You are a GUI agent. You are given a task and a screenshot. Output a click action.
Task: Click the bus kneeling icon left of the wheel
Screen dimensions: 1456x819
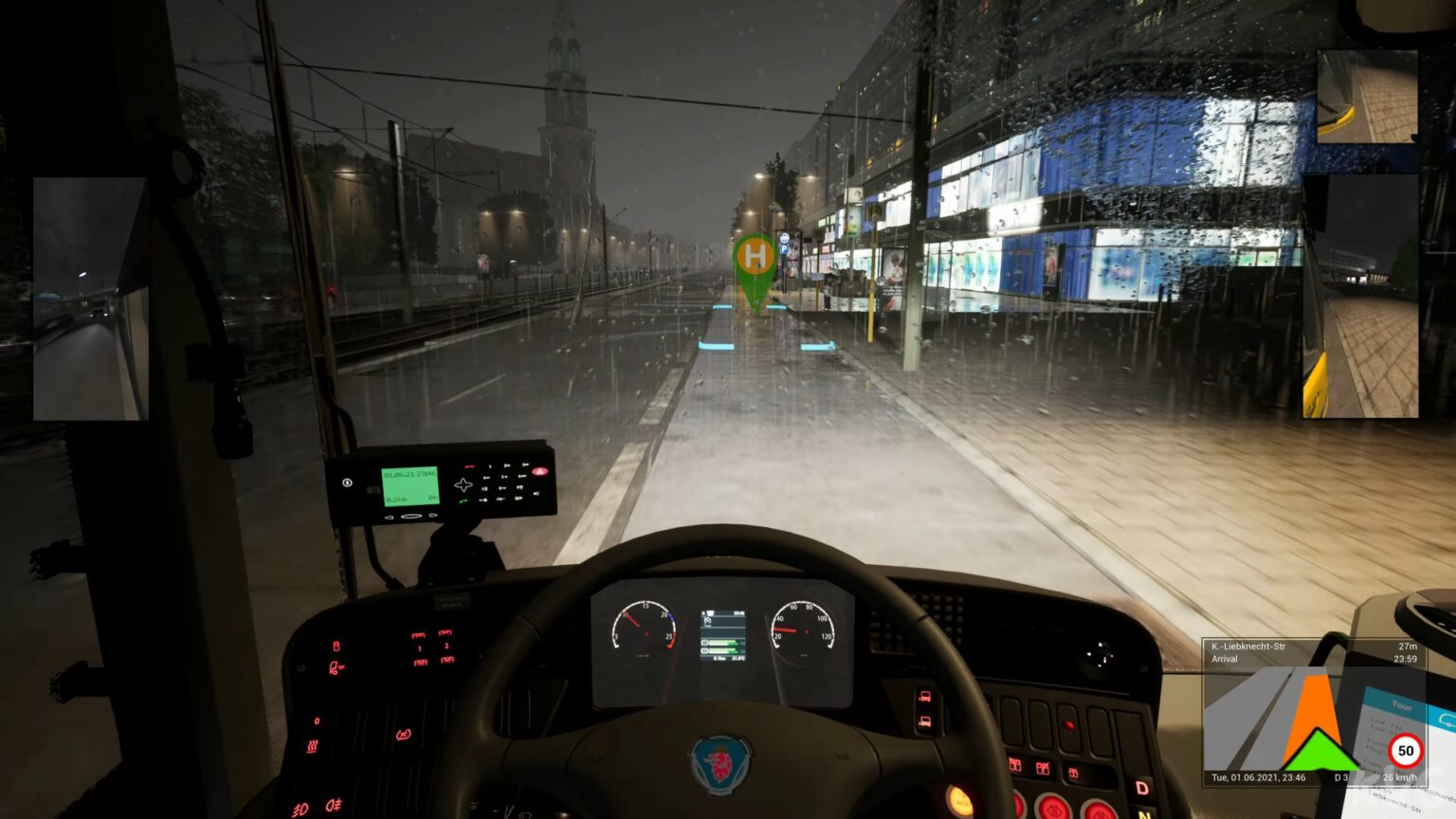coord(337,666)
